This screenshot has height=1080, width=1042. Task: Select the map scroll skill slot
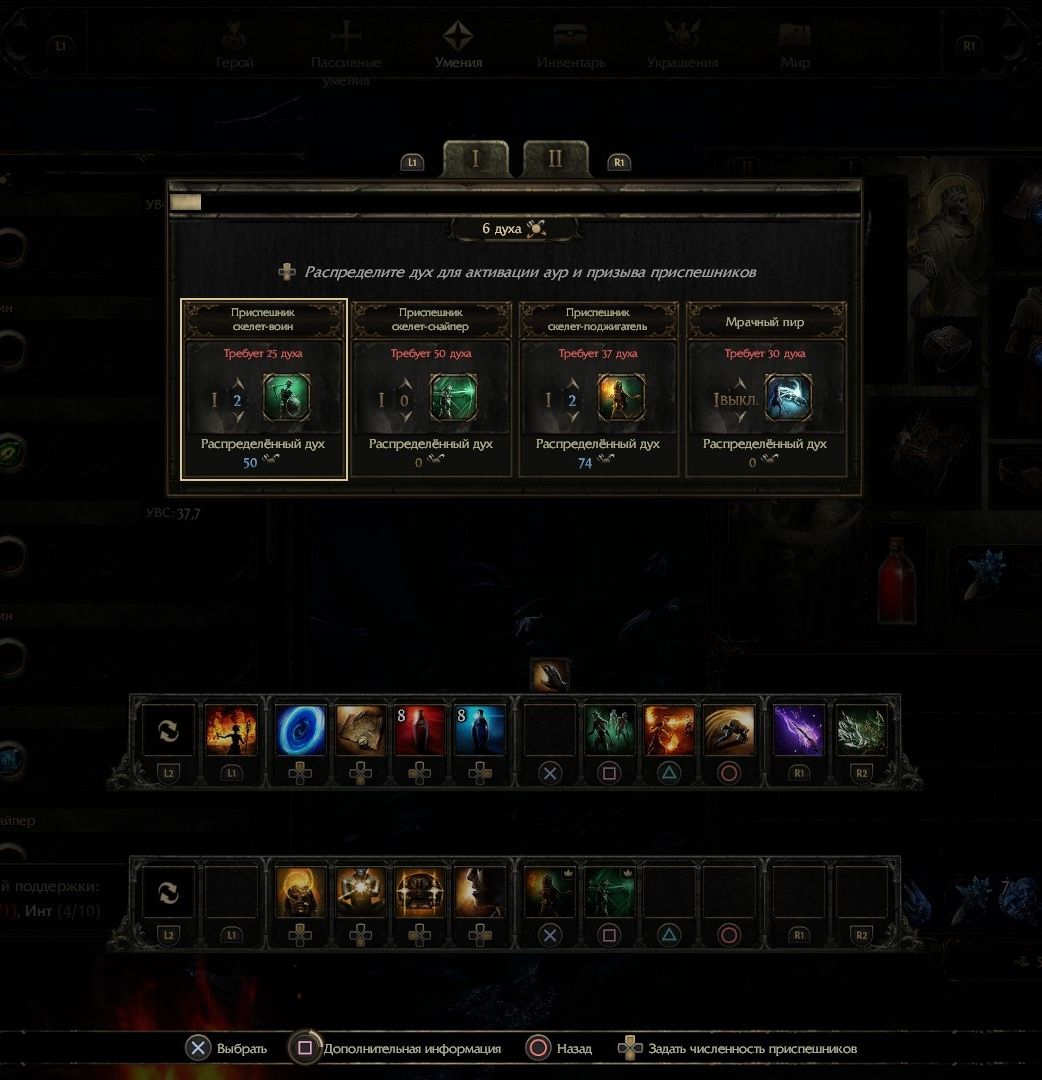point(360,730)
